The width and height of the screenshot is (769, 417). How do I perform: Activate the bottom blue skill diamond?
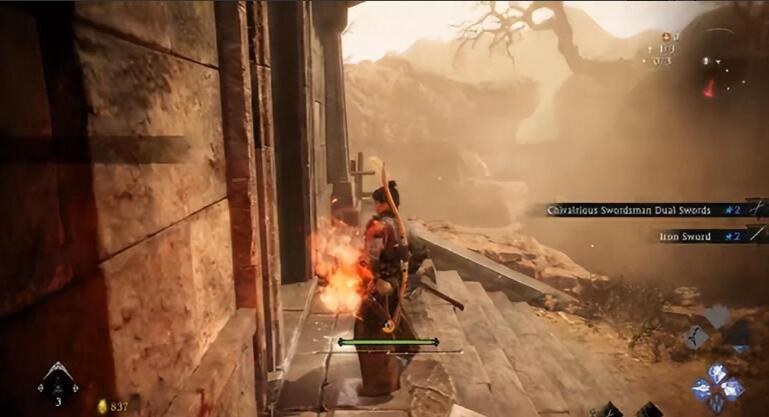(718, 403)
